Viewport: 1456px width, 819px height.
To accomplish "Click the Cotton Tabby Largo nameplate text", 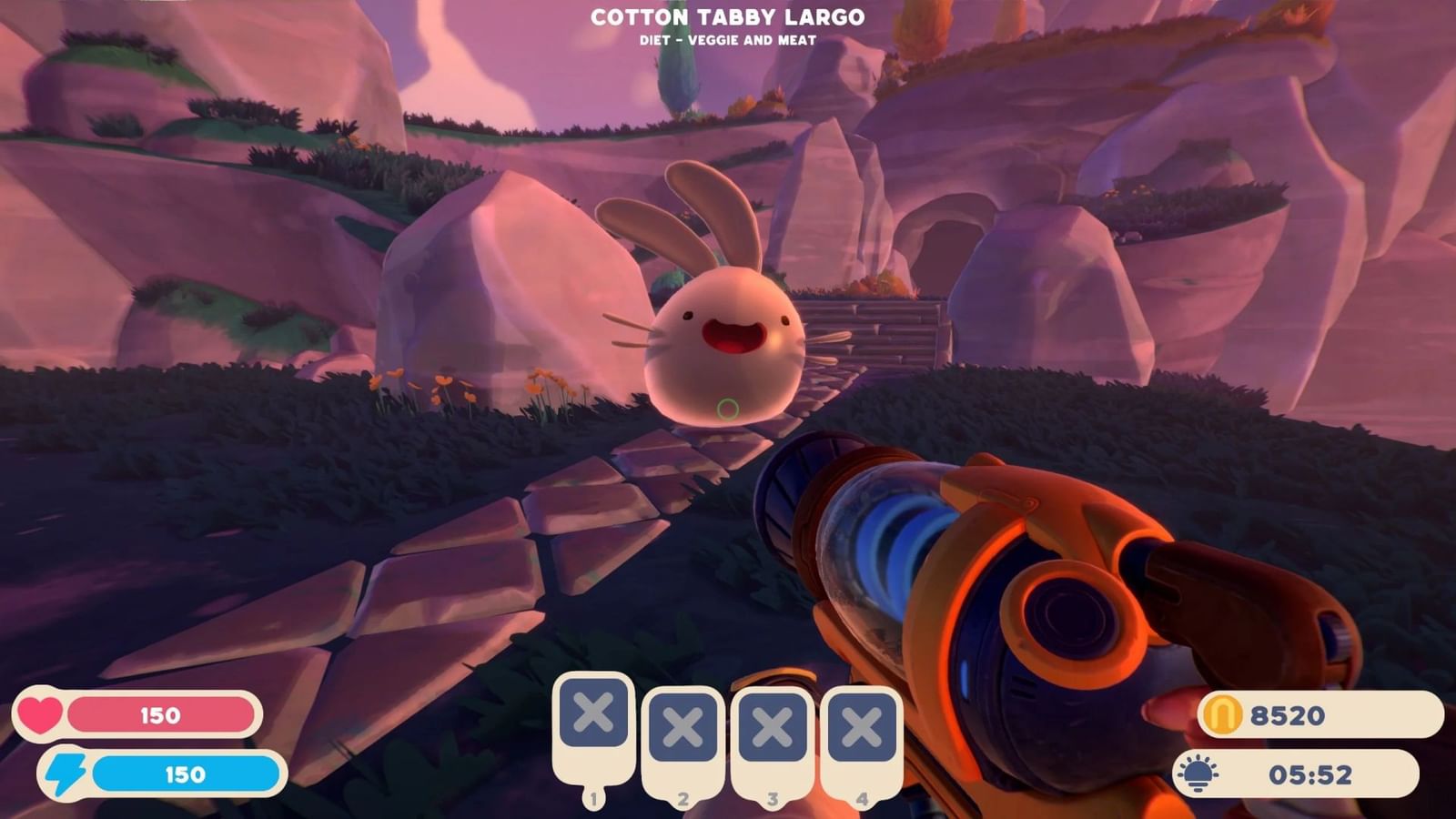I will (x=728, y=15).
